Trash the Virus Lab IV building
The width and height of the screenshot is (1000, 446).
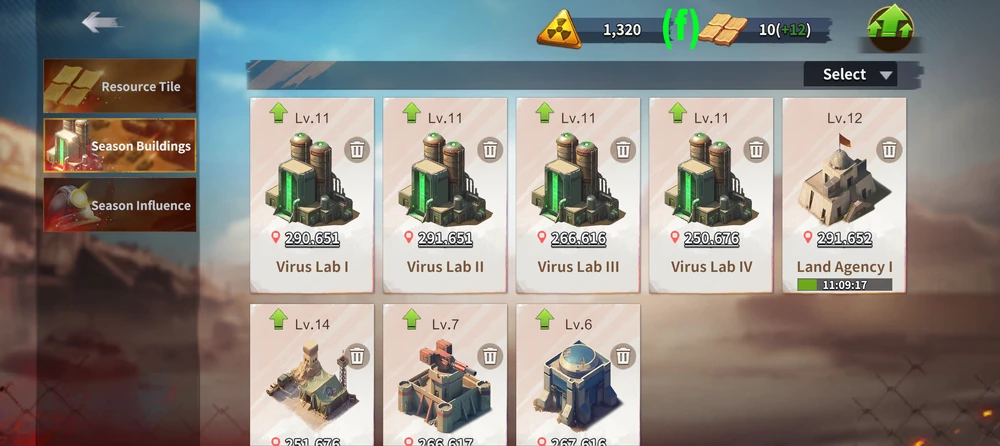point(756,150)
